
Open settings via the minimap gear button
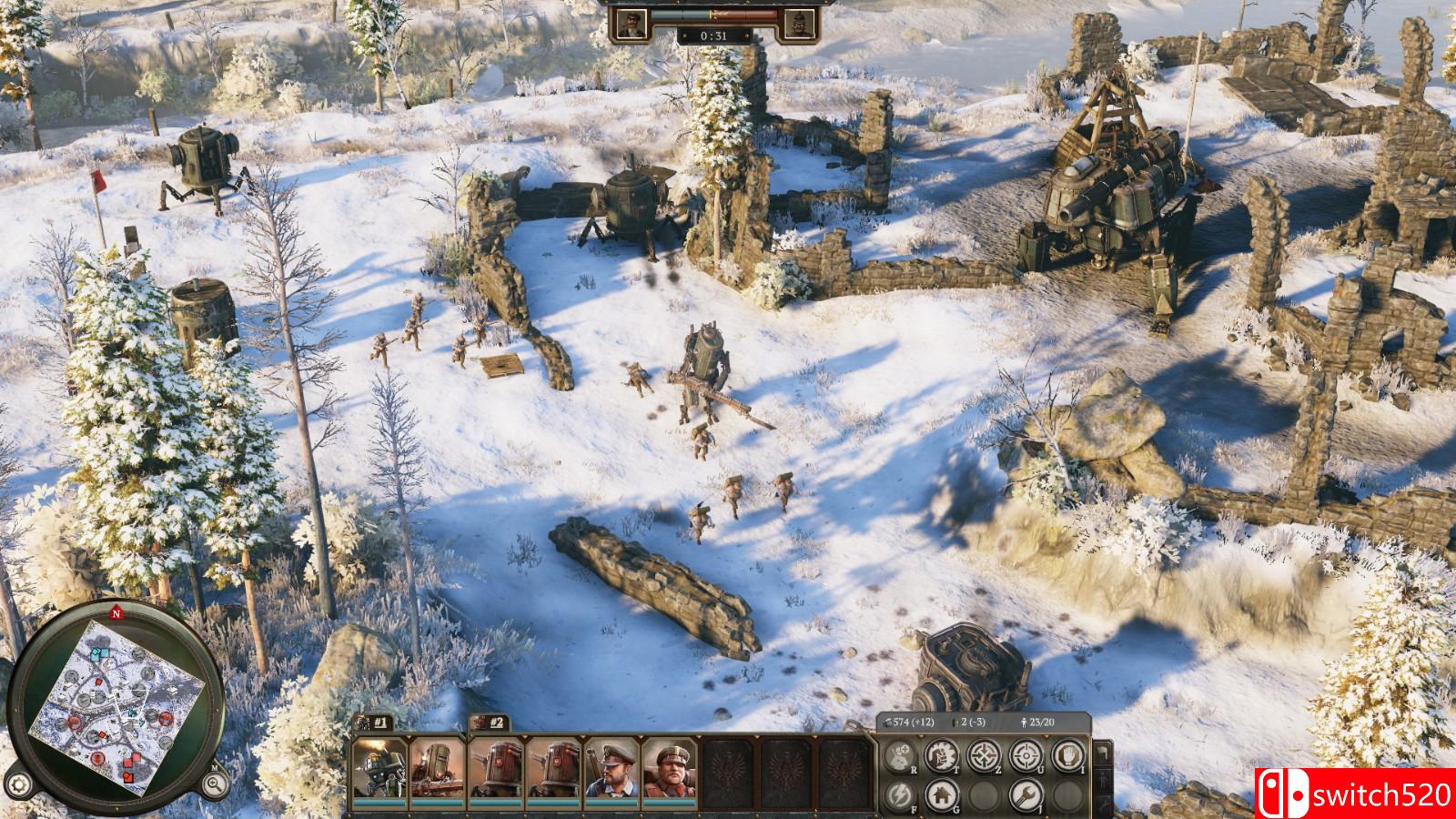click(20, 783)
